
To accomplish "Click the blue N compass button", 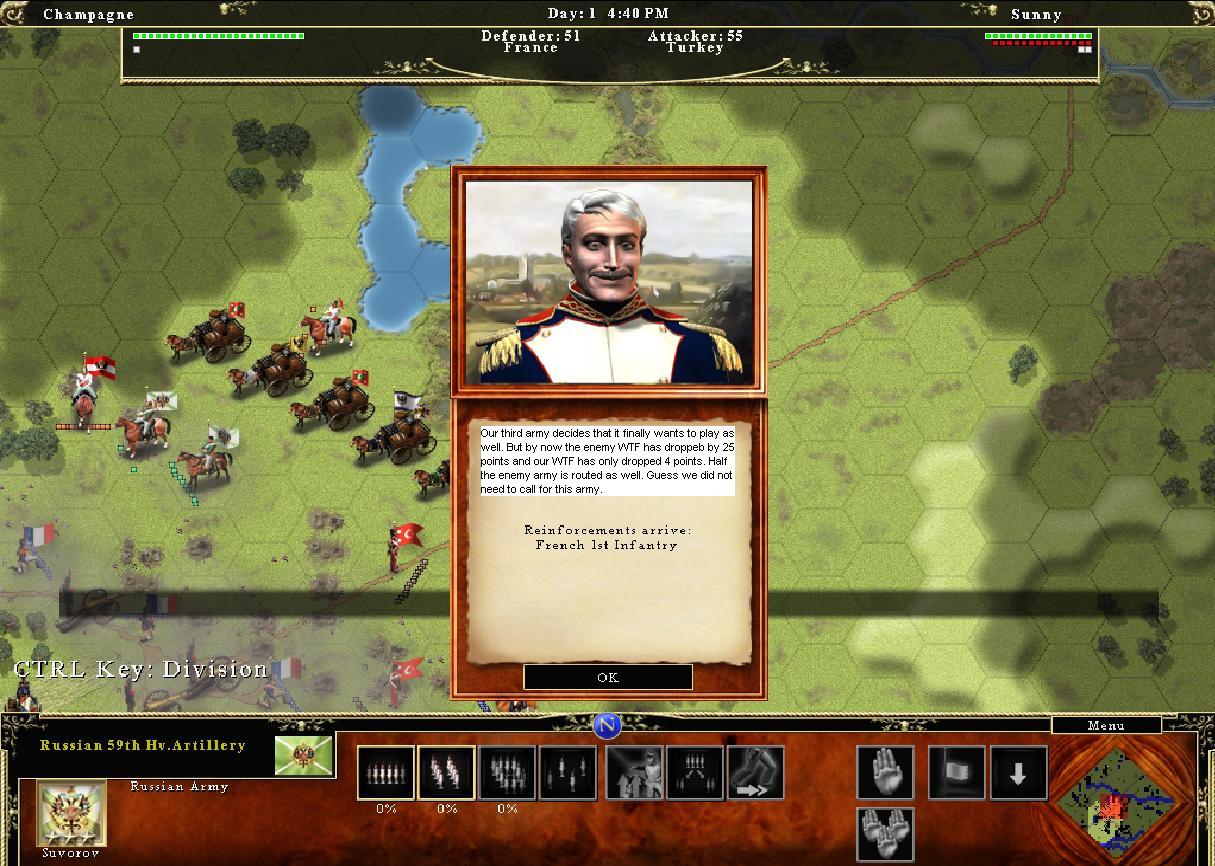I will pyautogui.click(x=607, y=725).
